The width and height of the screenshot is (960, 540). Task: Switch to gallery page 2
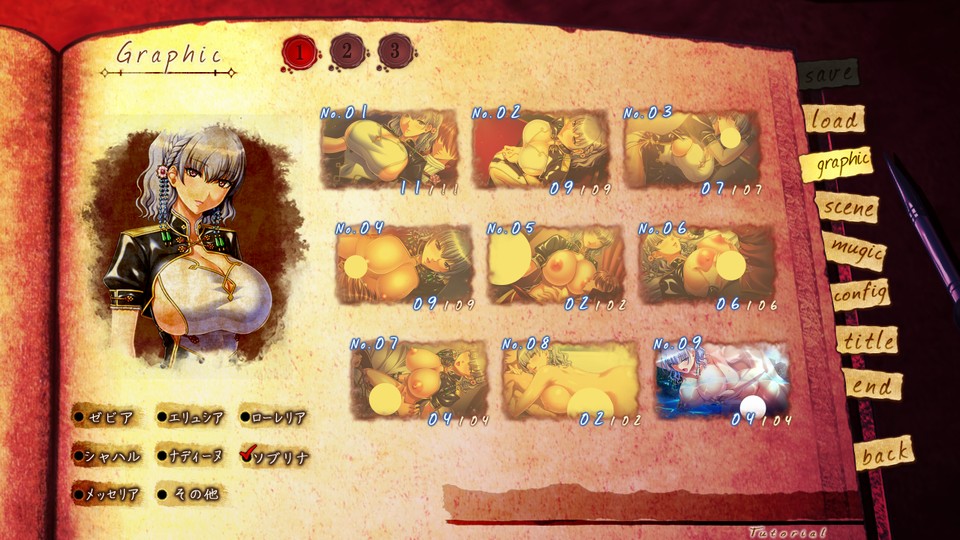point(347,49)
